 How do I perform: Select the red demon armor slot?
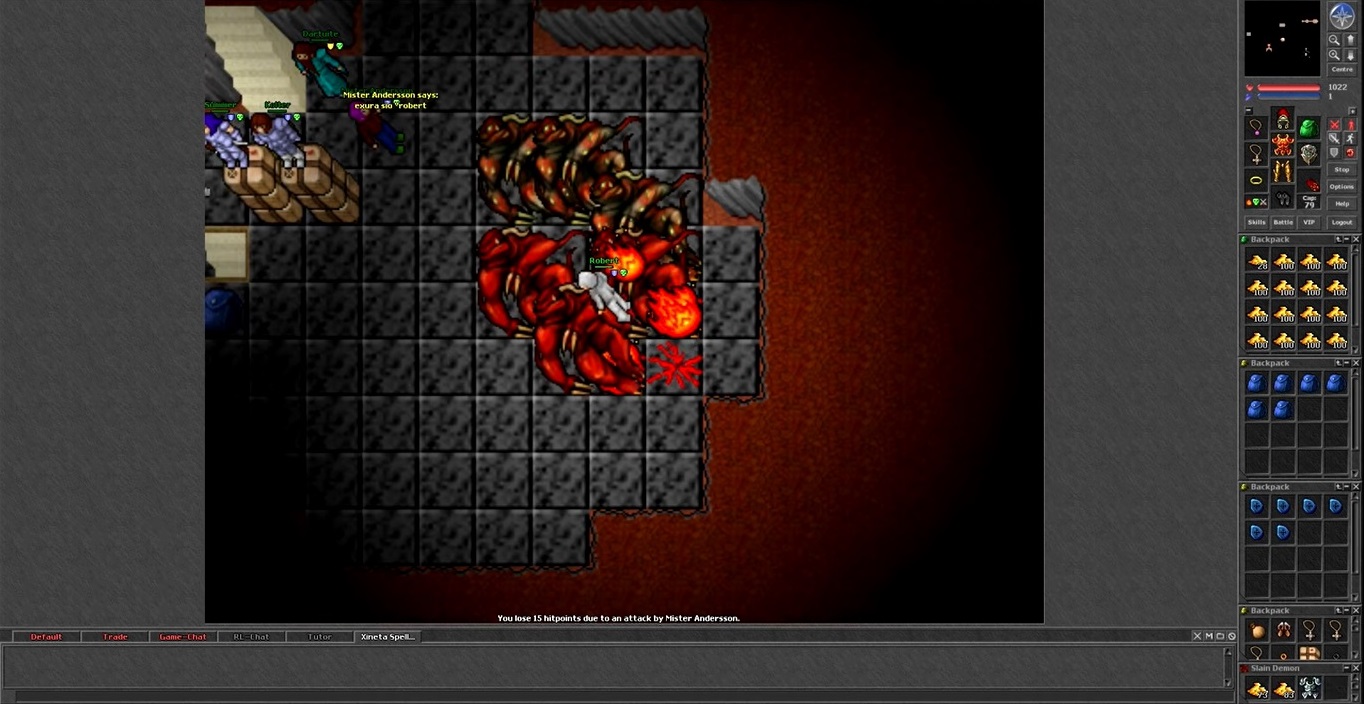click(1283, 146)
